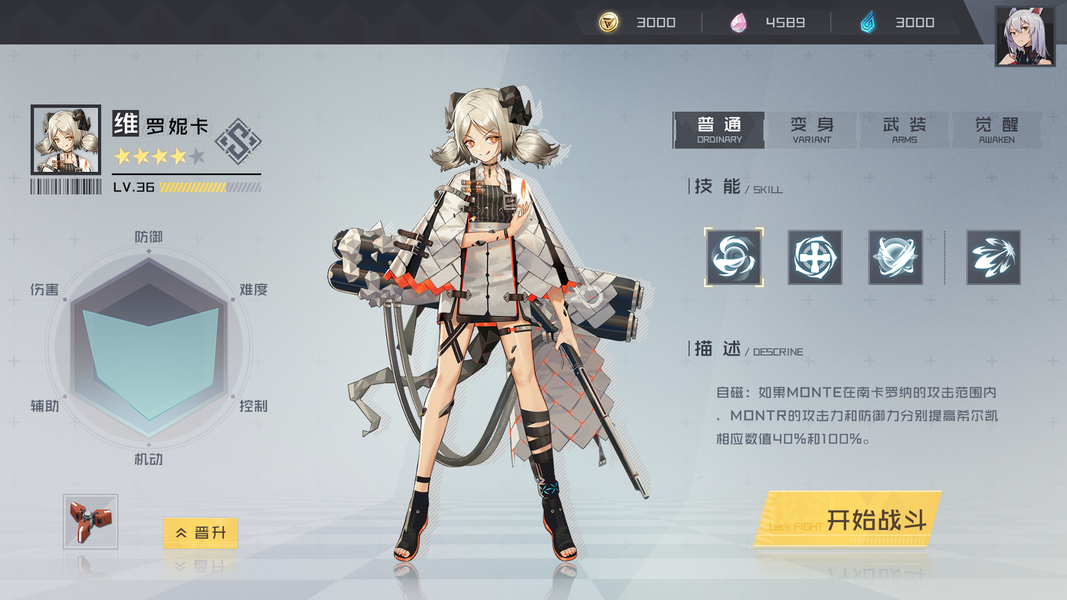Open the red equipment item slot
Image resolution: width=1067 pixels, height=600 pixels.
click(x=90, y=521)
